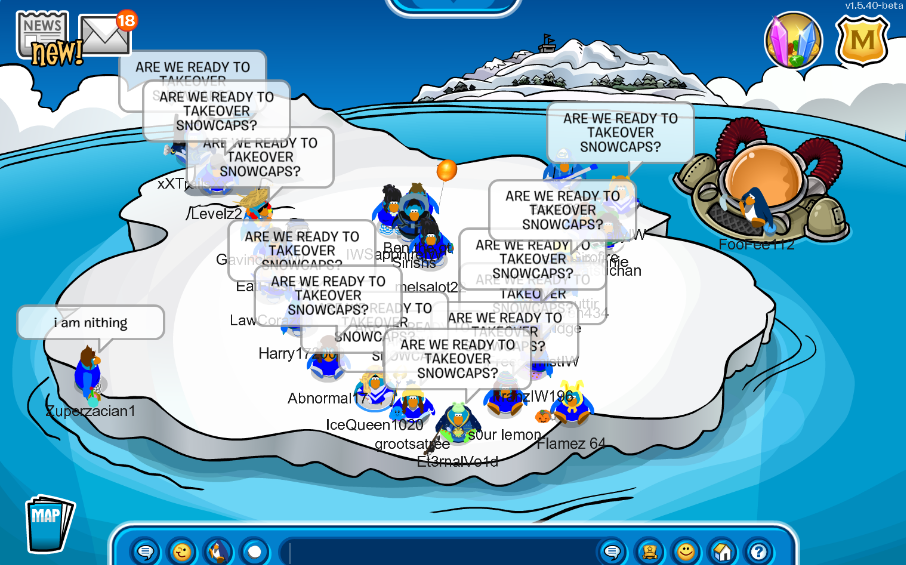Open the map
The image size is (906, 565).
pyautogui.click(x=47, y=521)
